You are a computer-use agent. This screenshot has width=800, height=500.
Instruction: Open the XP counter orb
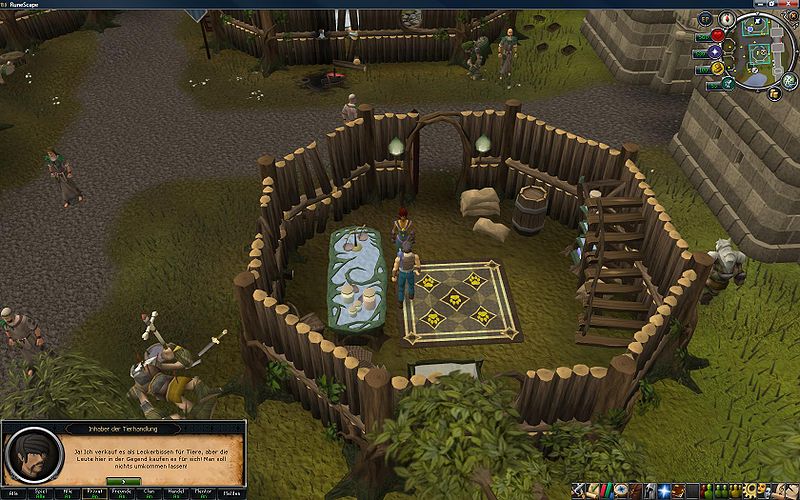[704, 18]
